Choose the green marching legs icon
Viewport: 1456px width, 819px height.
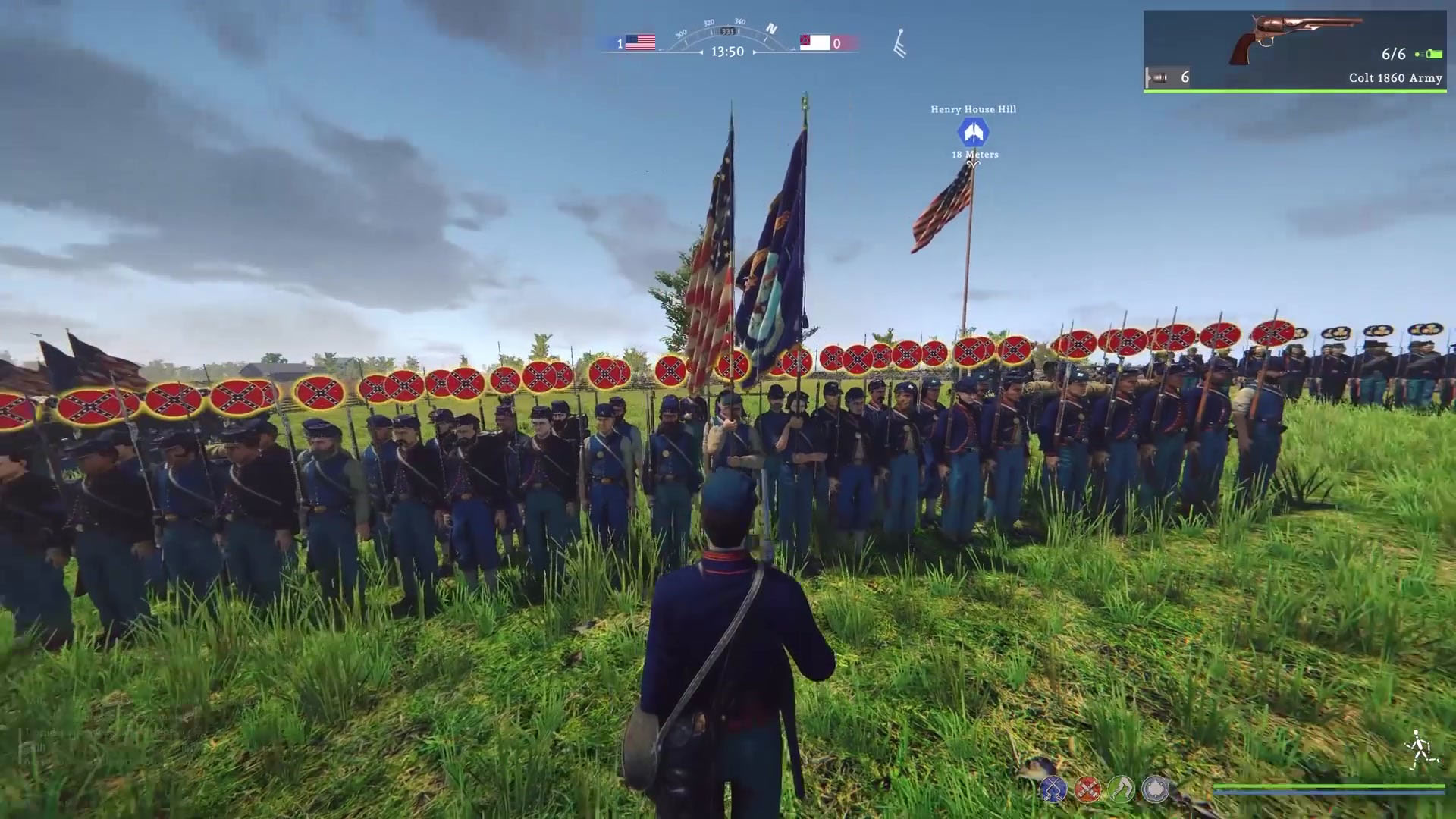coord(1122,789)
